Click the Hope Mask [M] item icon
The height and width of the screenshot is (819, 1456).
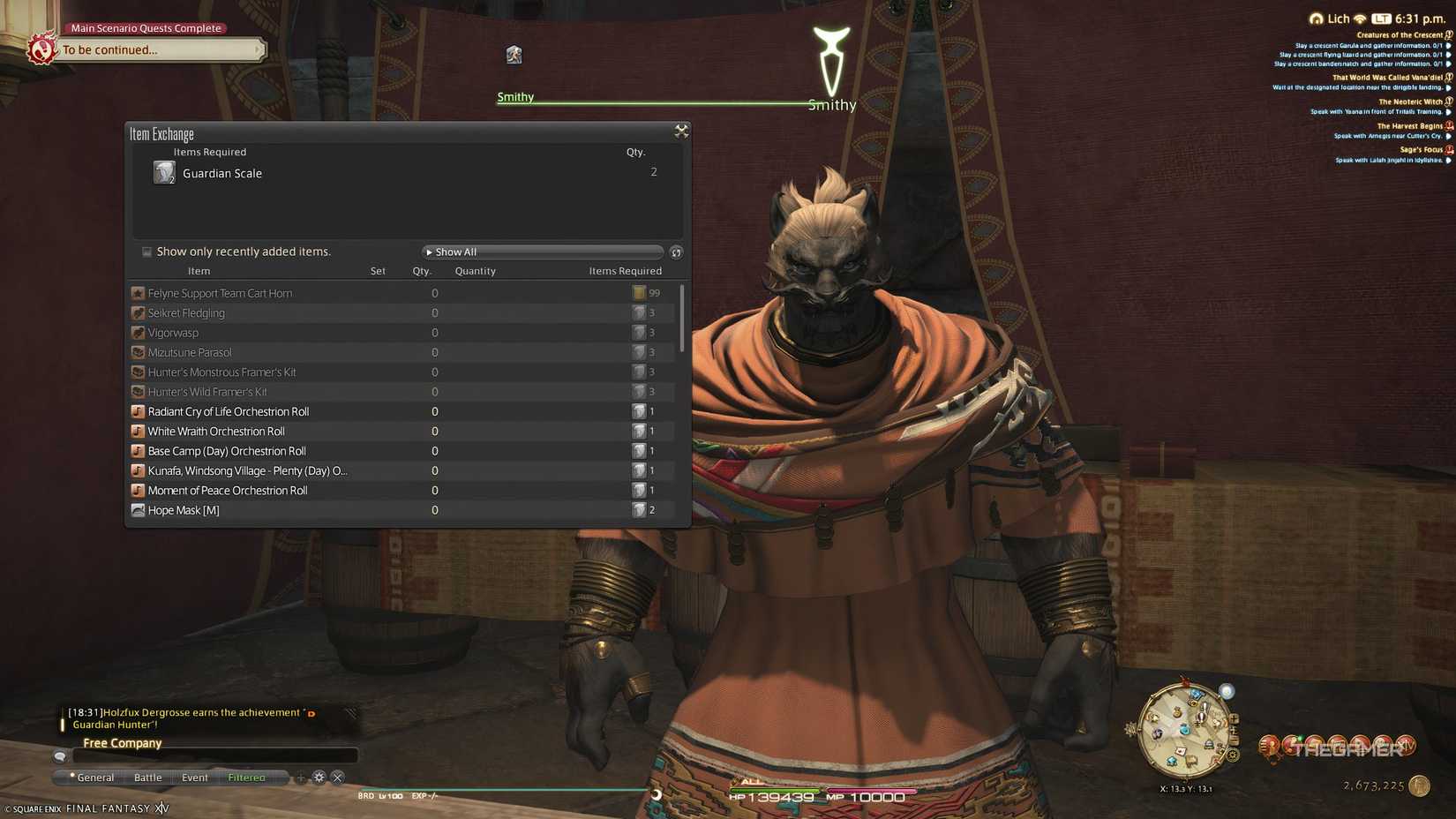139,510
